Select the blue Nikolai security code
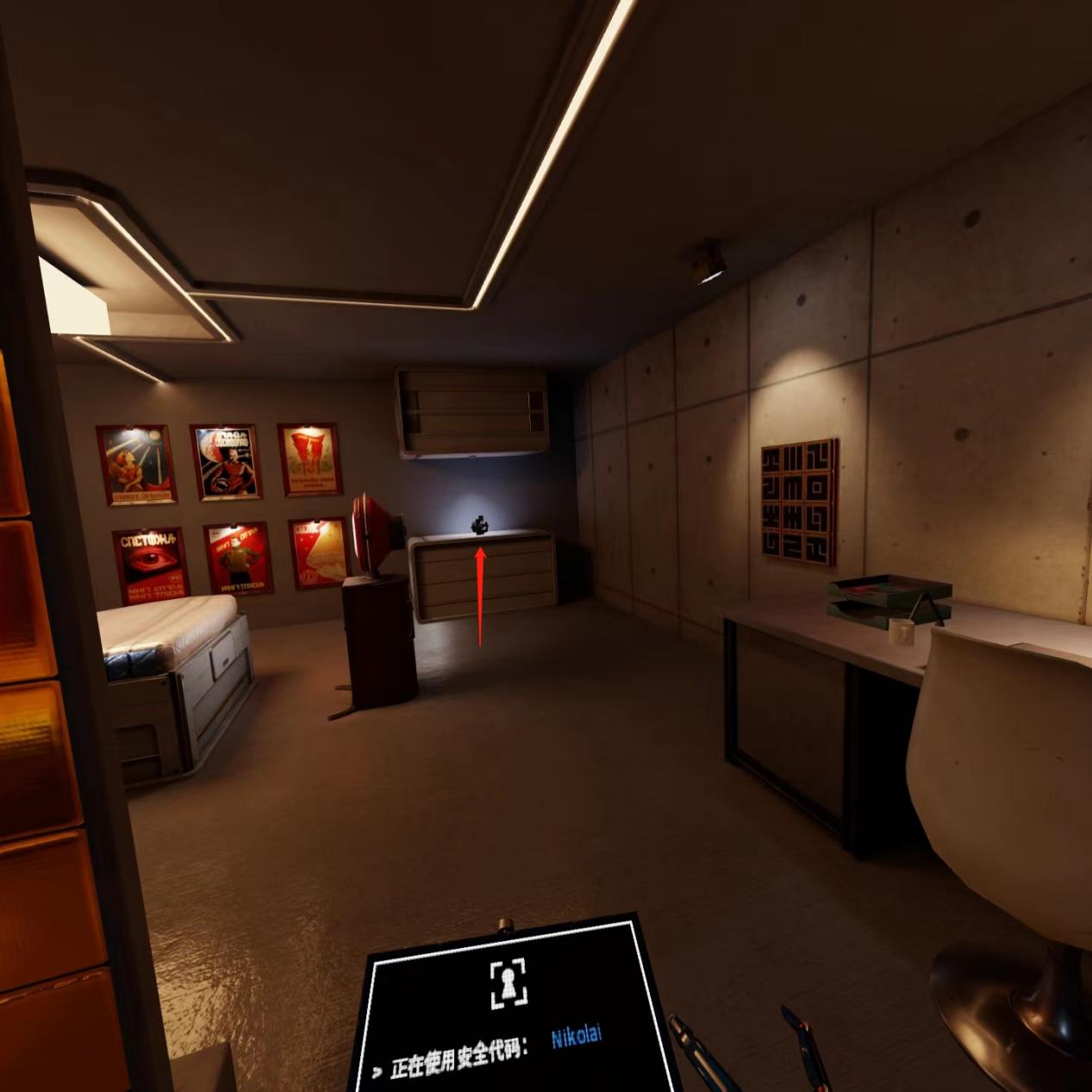Screen dimensions: 1092x1092 click(576, 1036)
